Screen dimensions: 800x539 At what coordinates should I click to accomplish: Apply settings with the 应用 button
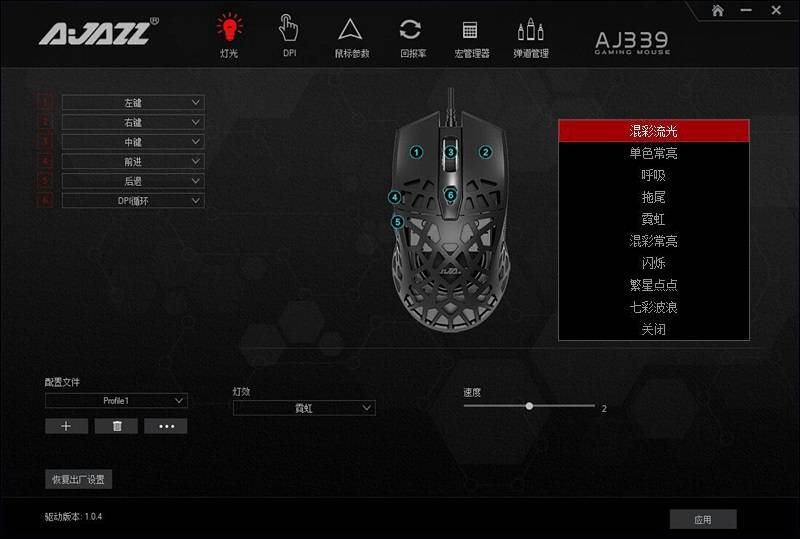[x=703, y=519]
